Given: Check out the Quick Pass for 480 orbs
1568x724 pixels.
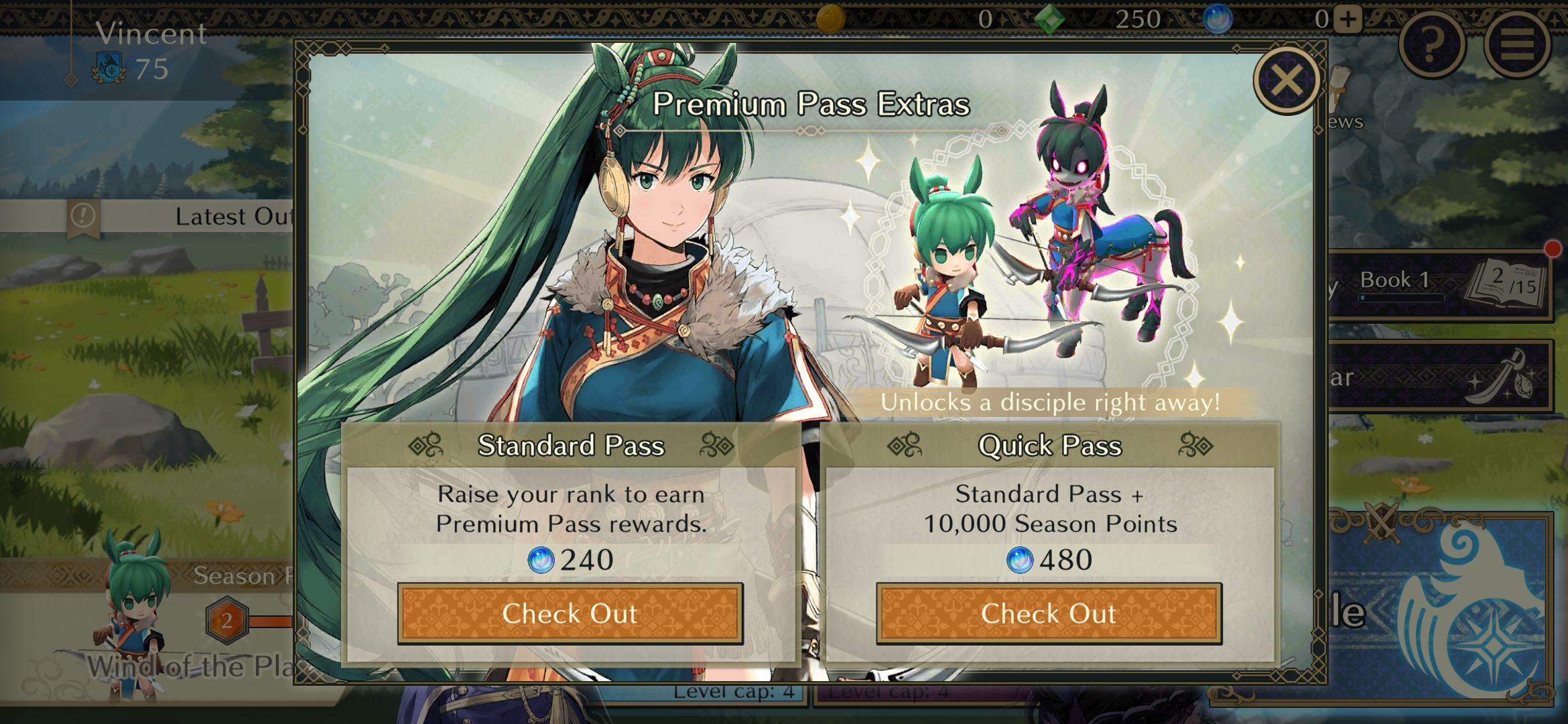Looking at the screenshot, I should pyautogui.click(x=1049, y=613).
